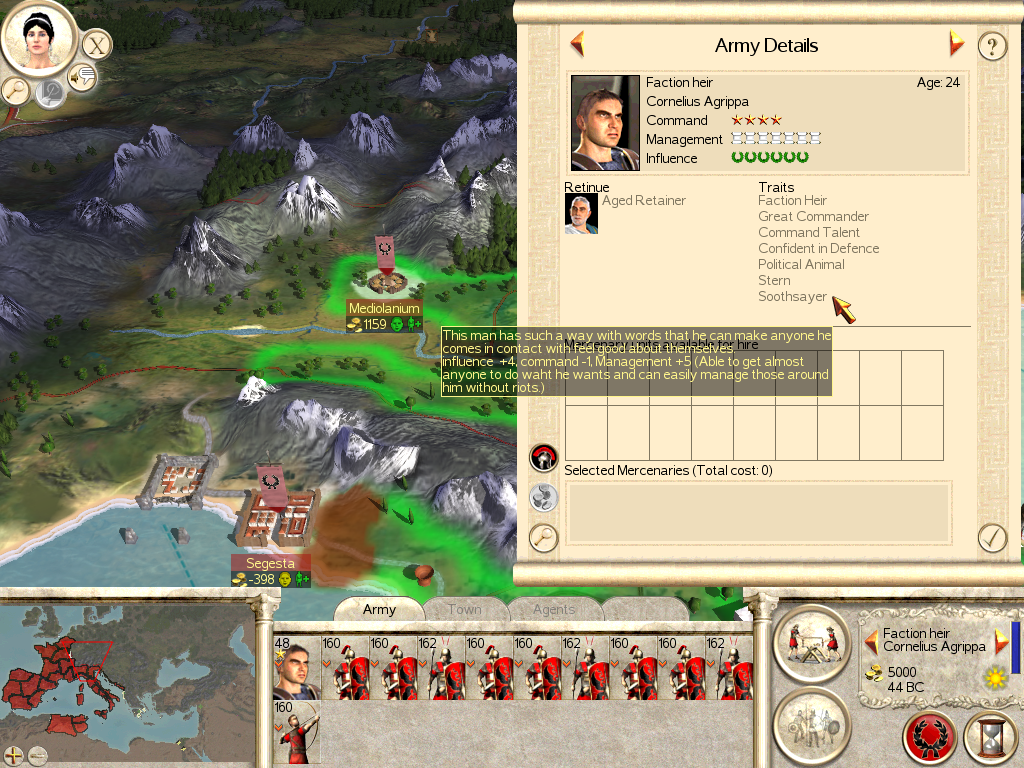
Task: Click the magnifying glass button on the scroll
Action: click(x=543, y=537)
